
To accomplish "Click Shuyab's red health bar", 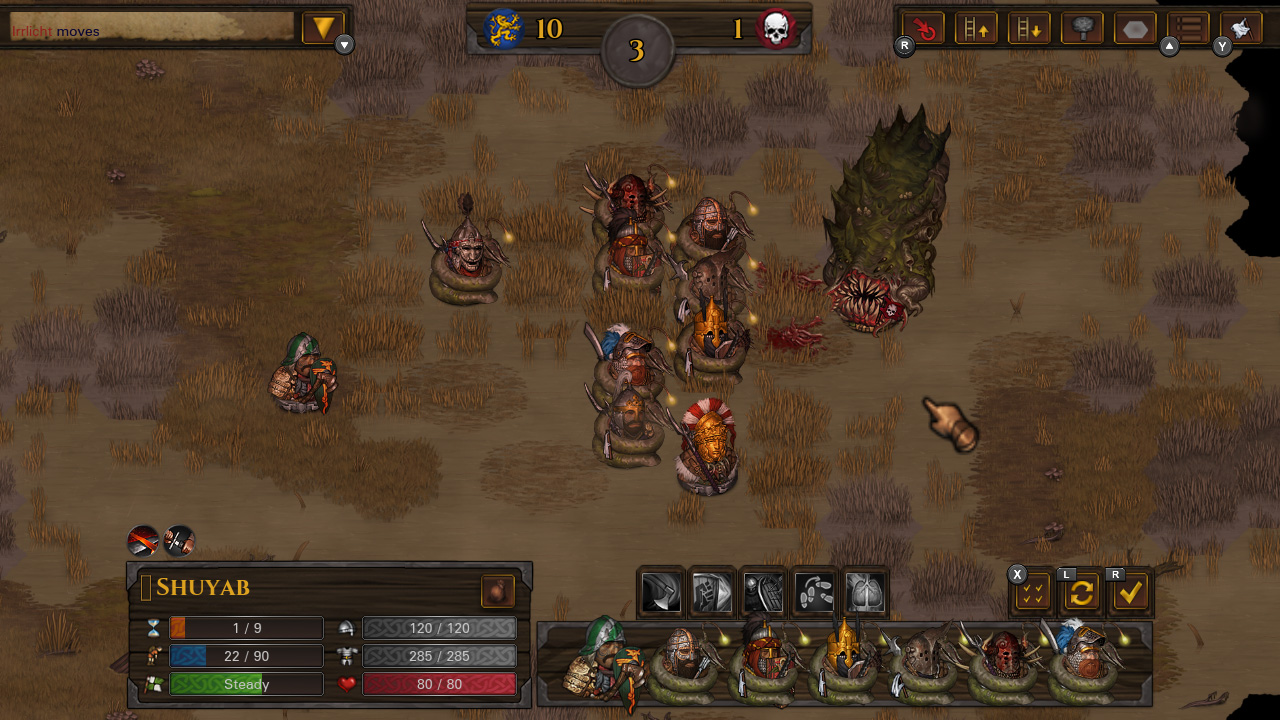I will pyautogui.click(x=440, y=684).
